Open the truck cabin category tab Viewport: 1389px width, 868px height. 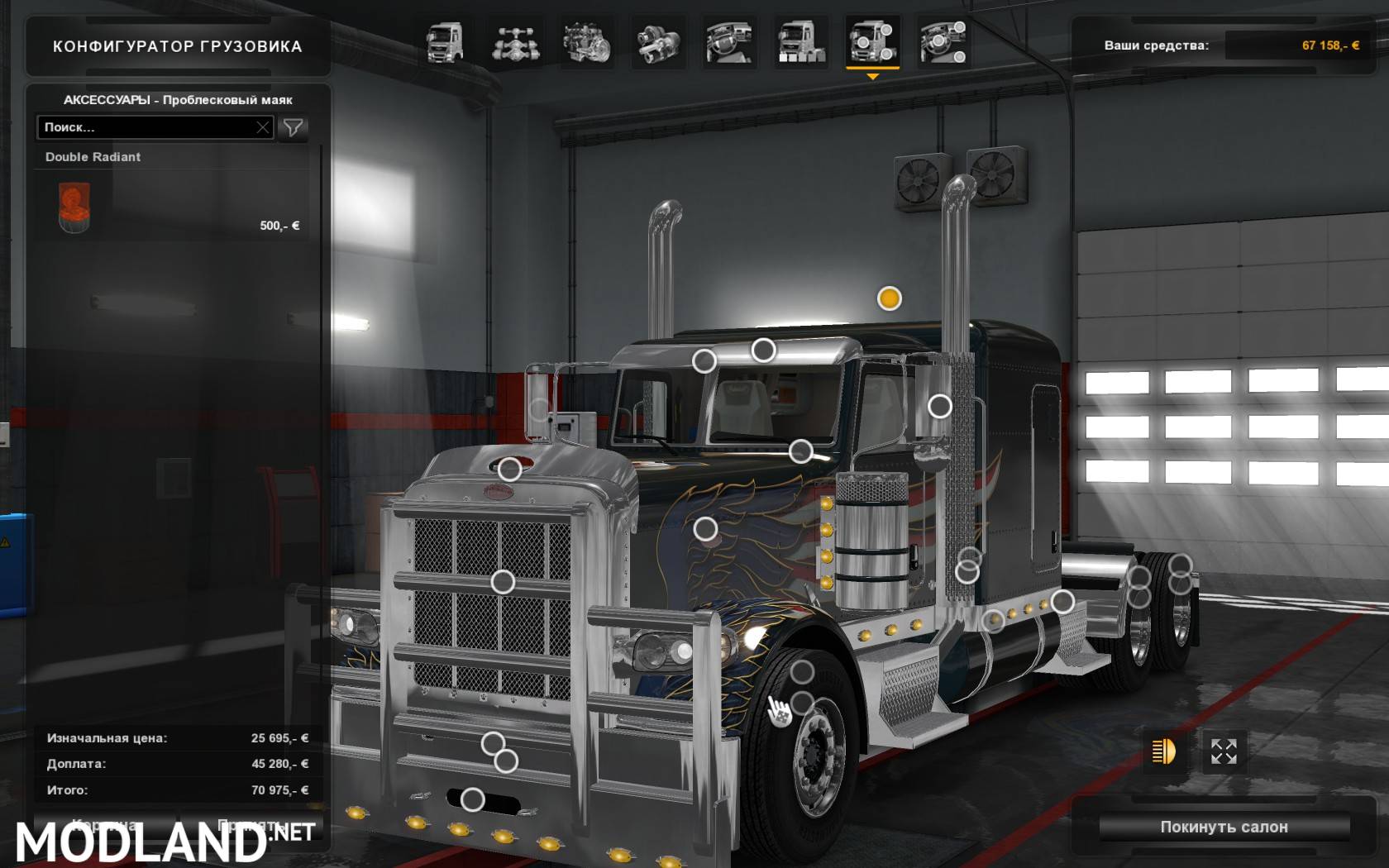point(445,43)
